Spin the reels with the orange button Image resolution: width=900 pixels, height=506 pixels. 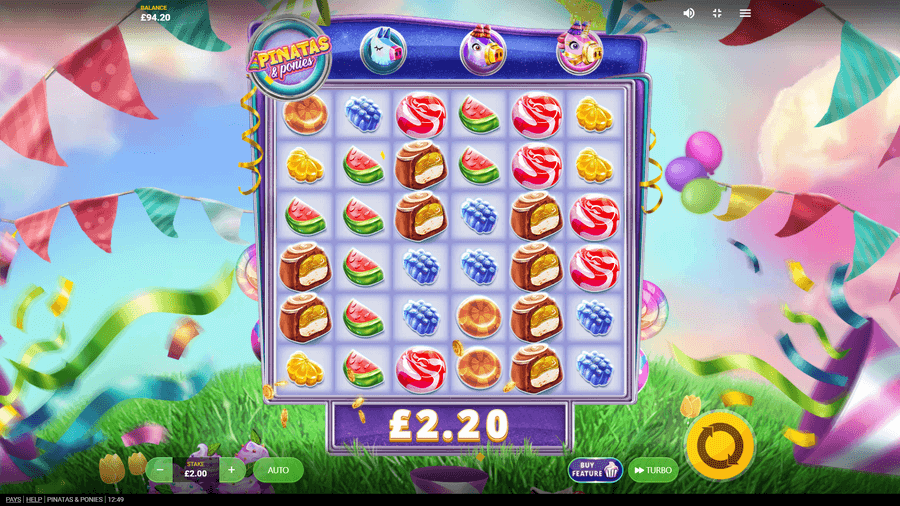click(x=720, y=445)
